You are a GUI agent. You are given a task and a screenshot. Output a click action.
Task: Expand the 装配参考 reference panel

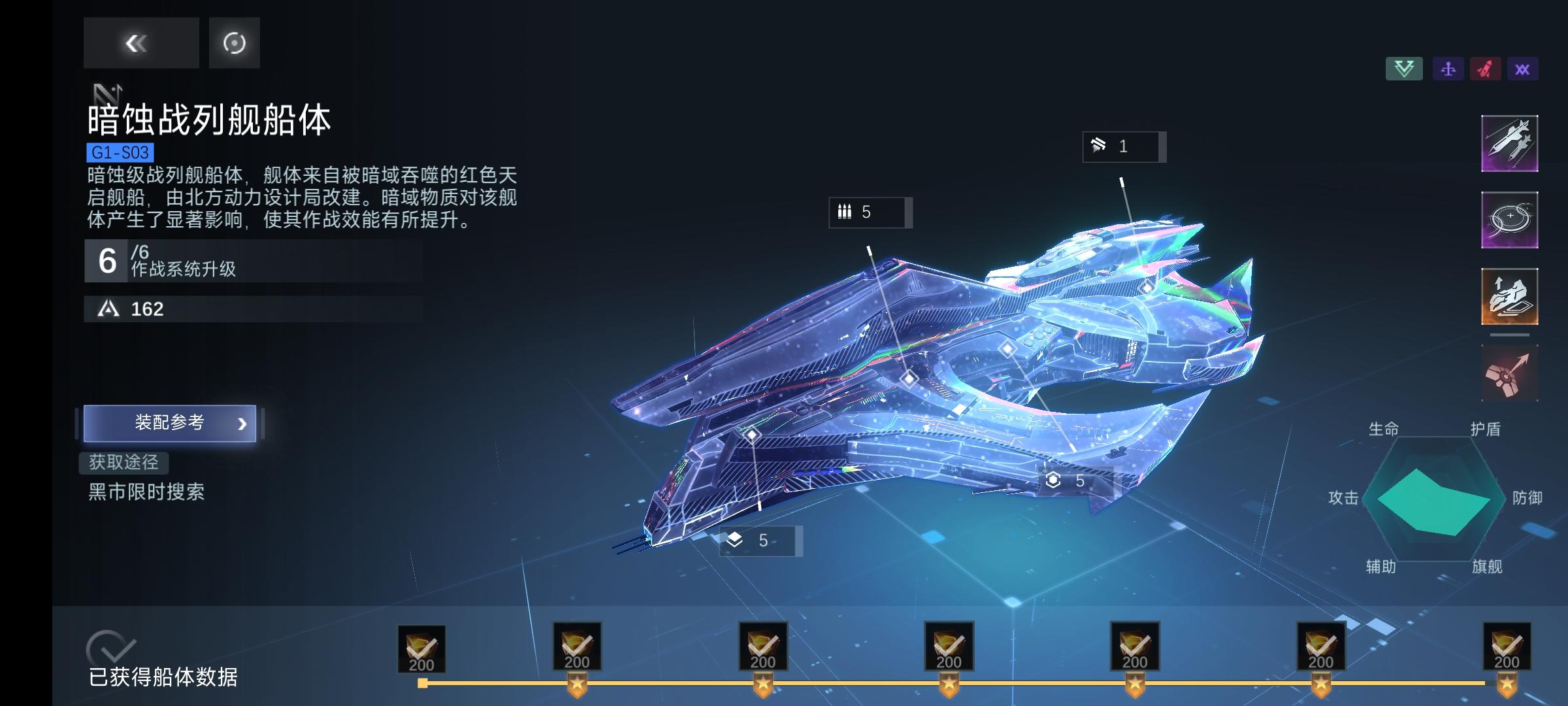pos(169,422)
